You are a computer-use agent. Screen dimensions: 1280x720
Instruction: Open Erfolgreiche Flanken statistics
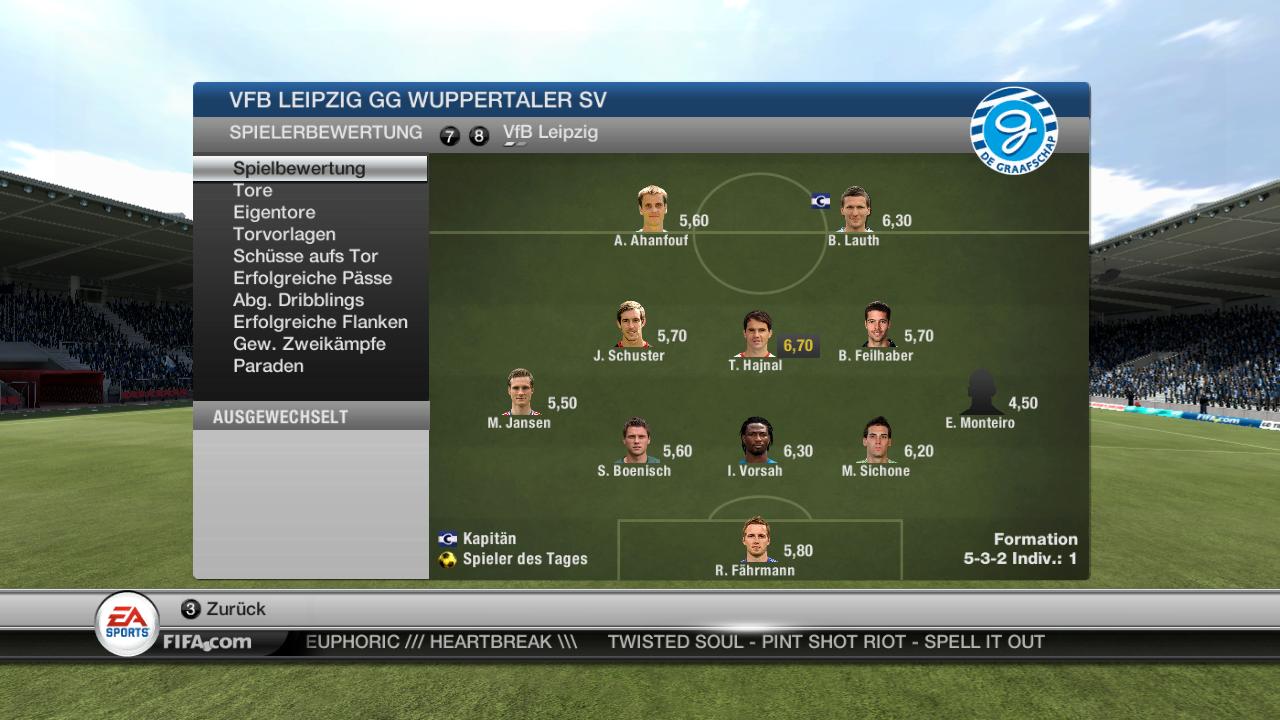click(320, 322)
